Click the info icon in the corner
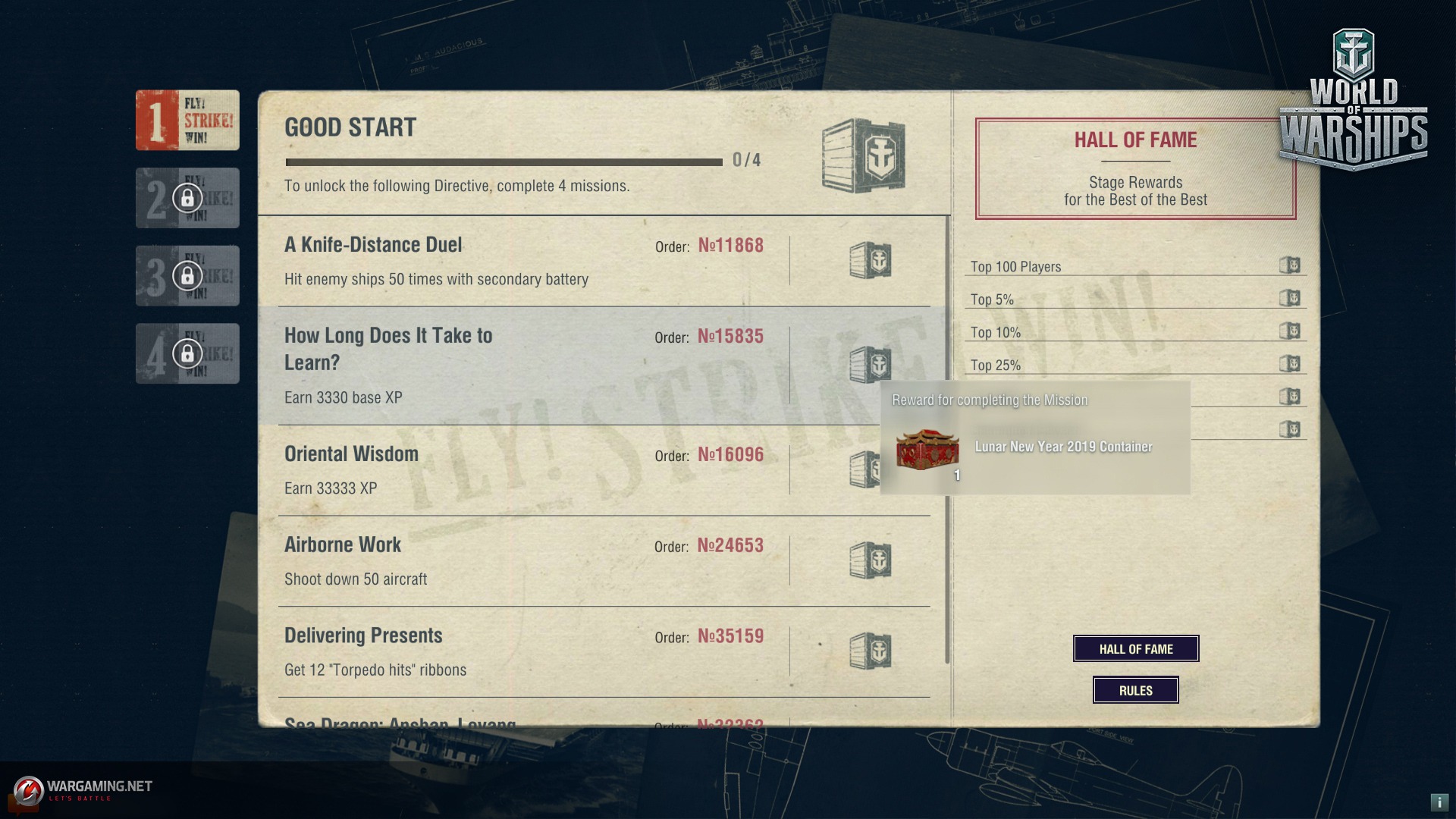This screenshot has width=1456, height=819. 1439,802
